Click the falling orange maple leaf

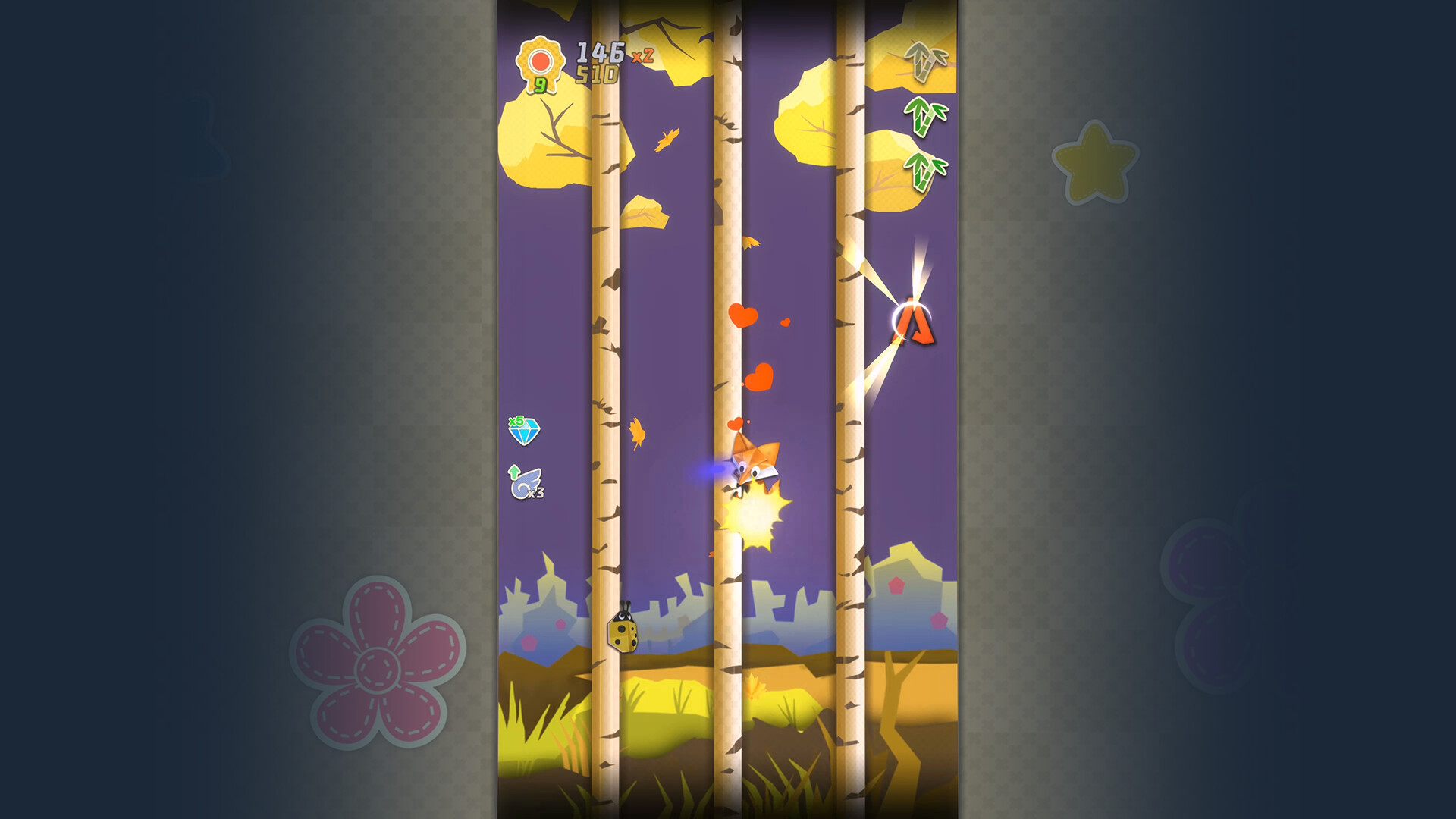[x=635, y=431]
